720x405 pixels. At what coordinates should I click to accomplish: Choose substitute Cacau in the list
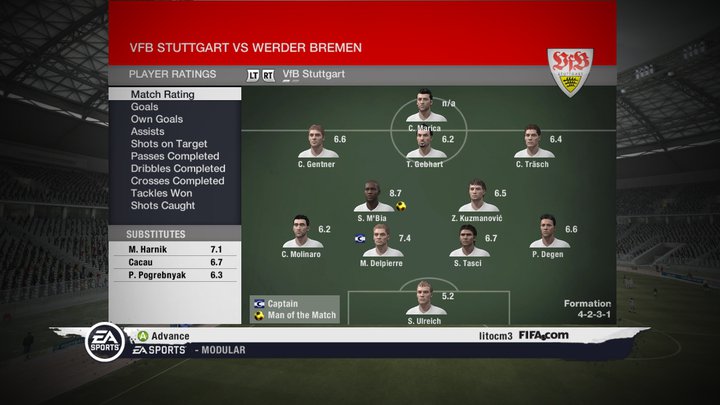[175, 261]
